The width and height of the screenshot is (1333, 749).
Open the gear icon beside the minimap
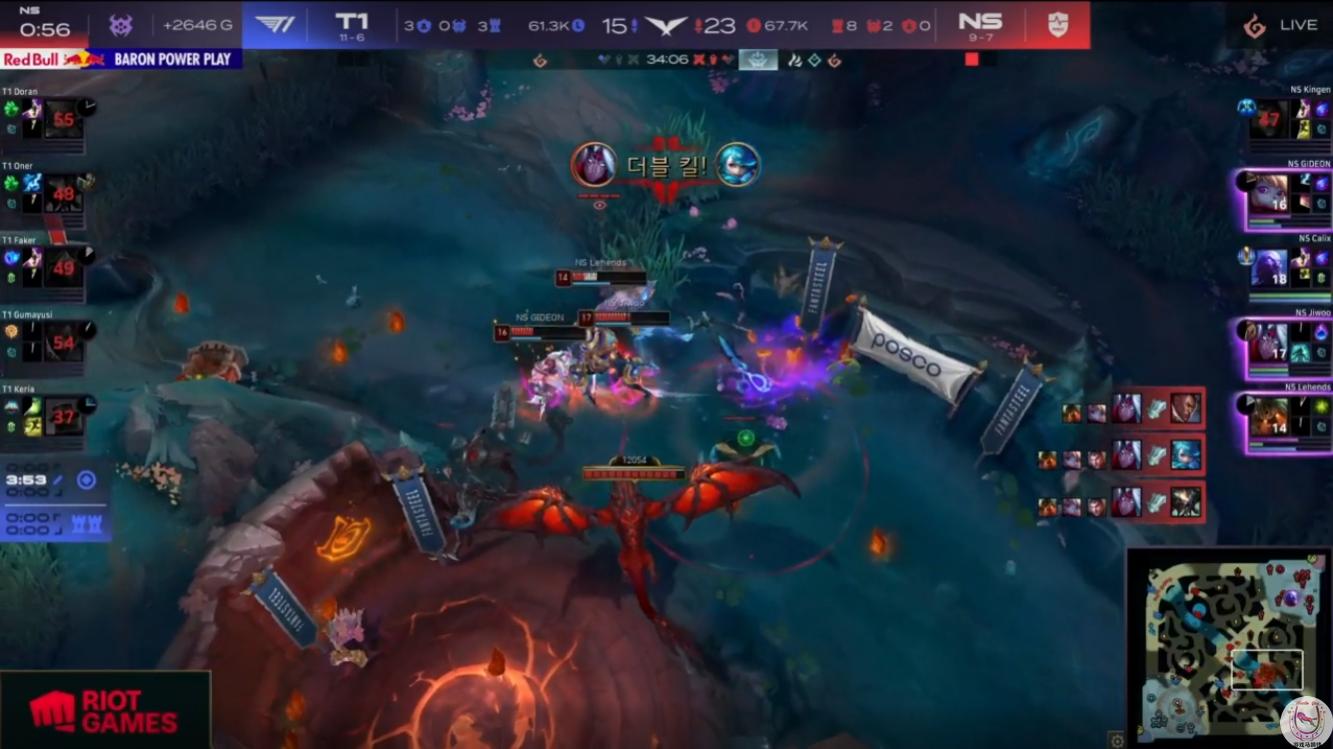pyautogui.click(x=1117, y=740)
